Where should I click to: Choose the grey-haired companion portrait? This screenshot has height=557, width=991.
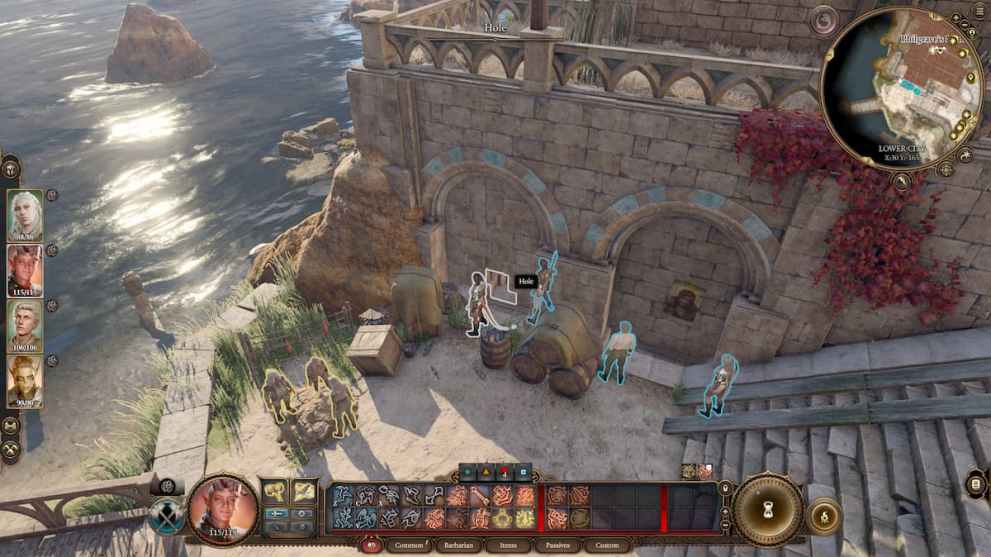click(x=25, y=325)
